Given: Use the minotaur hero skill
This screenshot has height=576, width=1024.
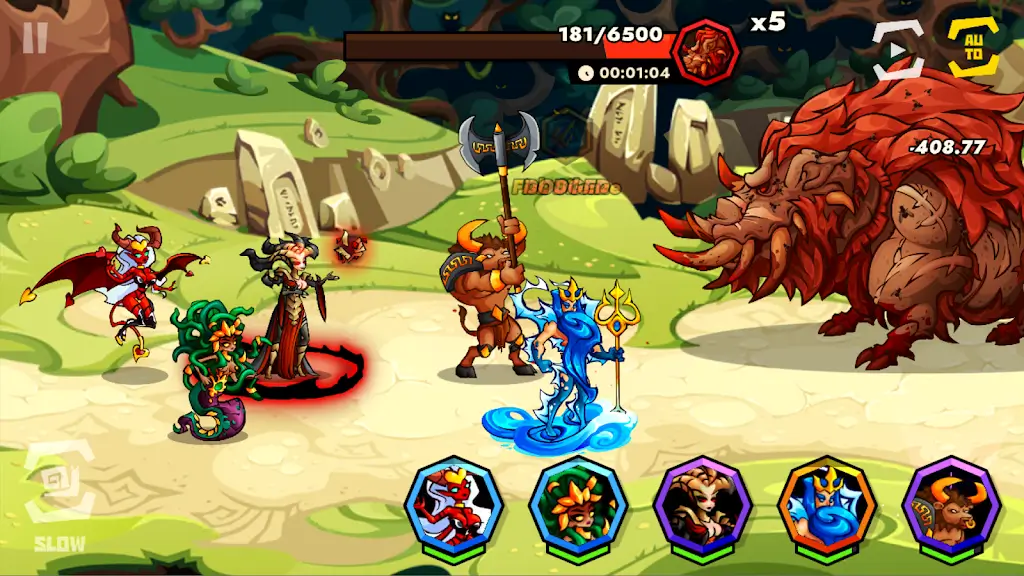Looking at the screenshot, I should pyautogui.click(x=951, y=505).
